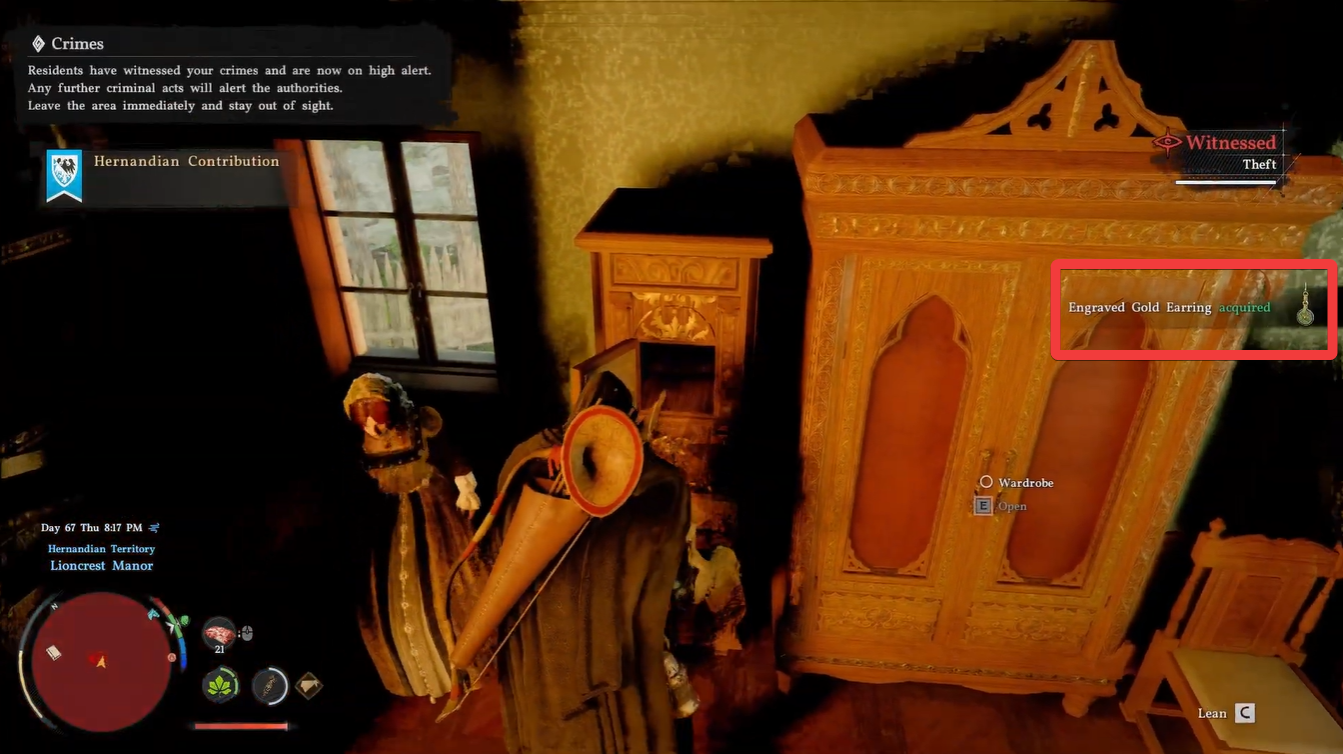Activate the green leaf ability icon
This screenshot has width=1343, height=754.
tap(220, 686)
